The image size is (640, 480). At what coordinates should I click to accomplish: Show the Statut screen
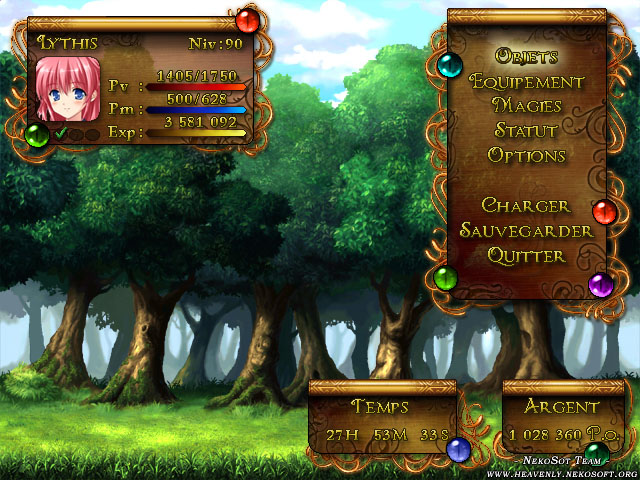pyautogui.click(x=526, y=131)
